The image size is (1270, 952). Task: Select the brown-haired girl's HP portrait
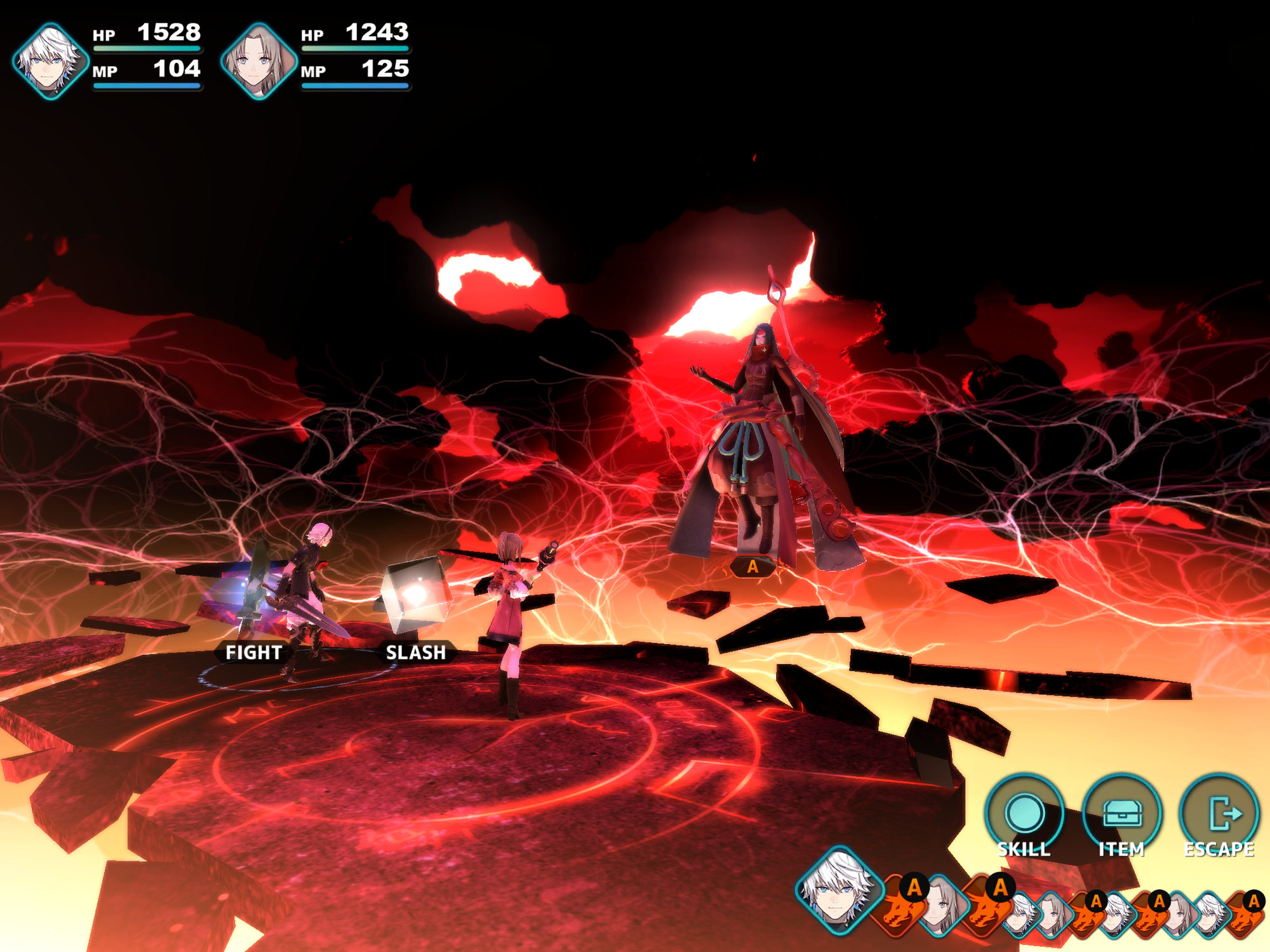pos(258,61)
